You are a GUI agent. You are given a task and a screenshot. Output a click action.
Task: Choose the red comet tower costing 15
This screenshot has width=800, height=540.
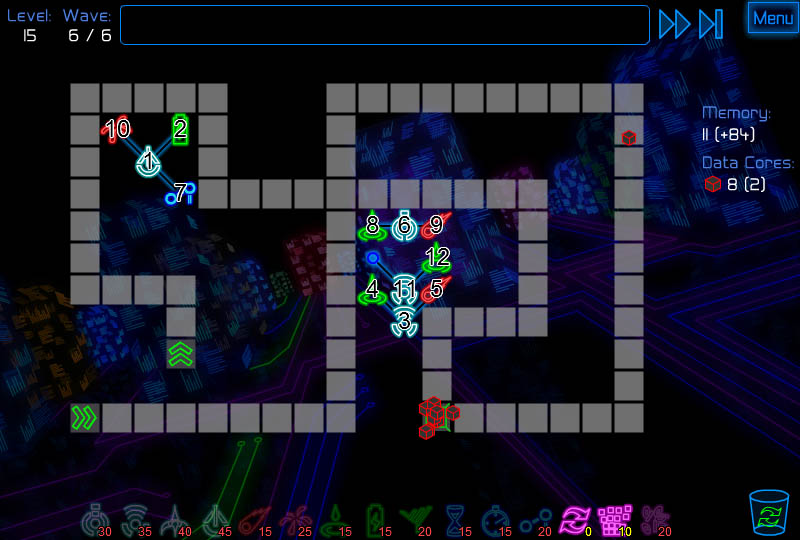point(255,519)
